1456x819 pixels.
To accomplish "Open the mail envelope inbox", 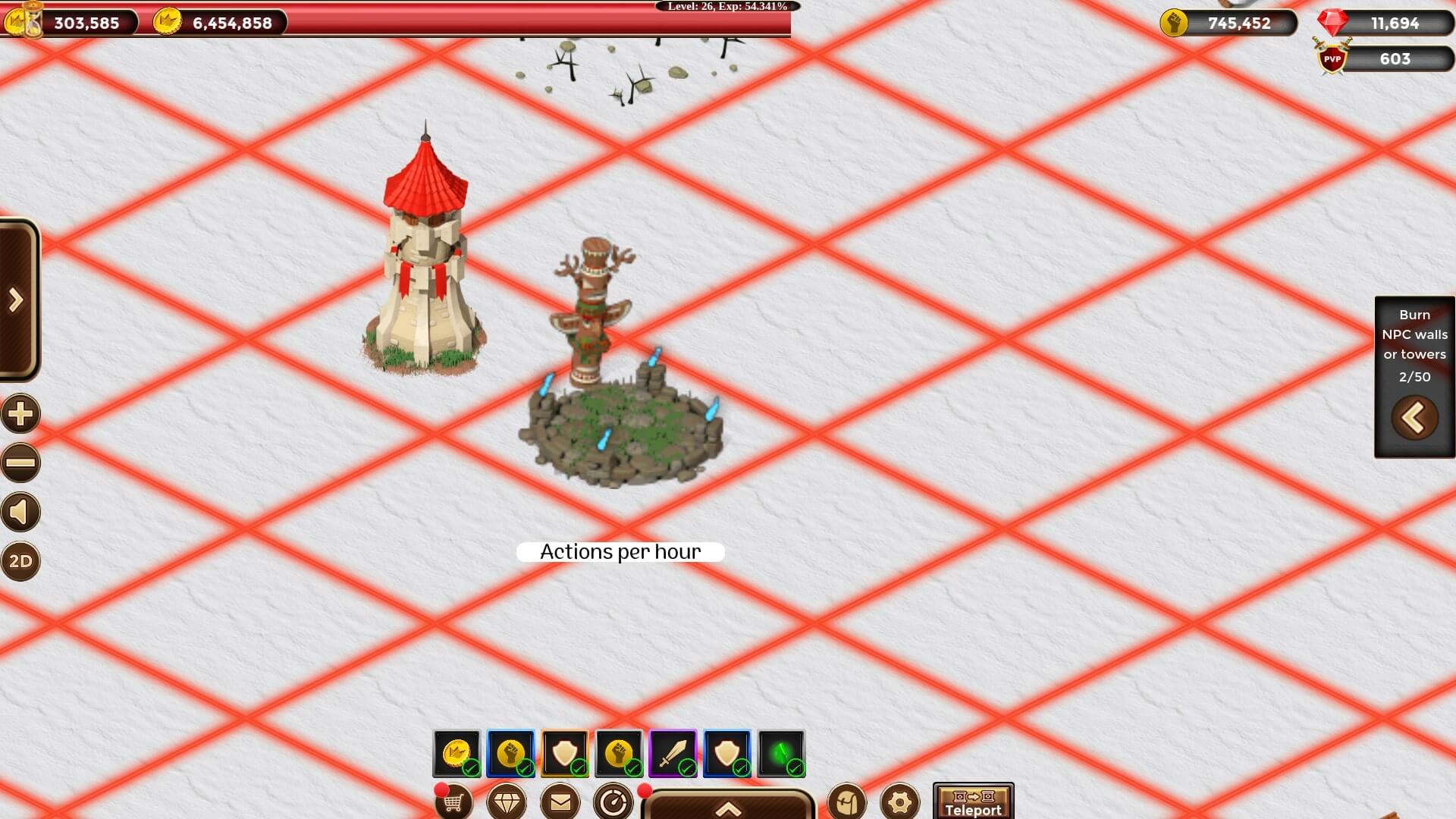I will coord(560,802).
